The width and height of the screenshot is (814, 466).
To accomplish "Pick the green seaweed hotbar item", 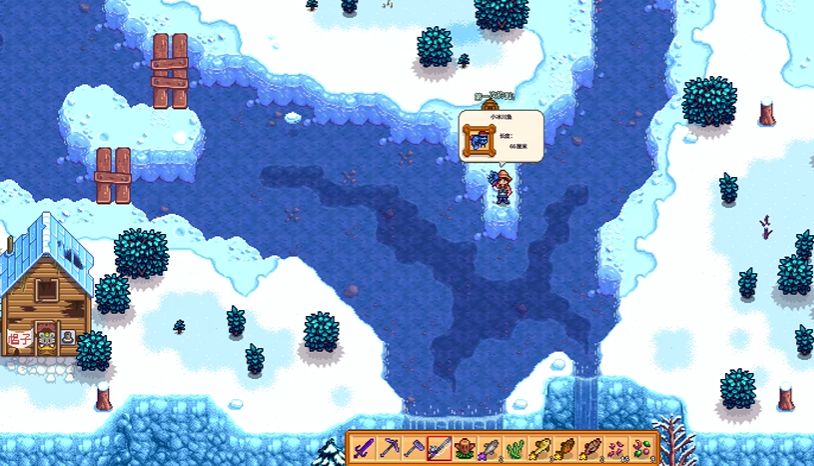I will pos(515,449).
